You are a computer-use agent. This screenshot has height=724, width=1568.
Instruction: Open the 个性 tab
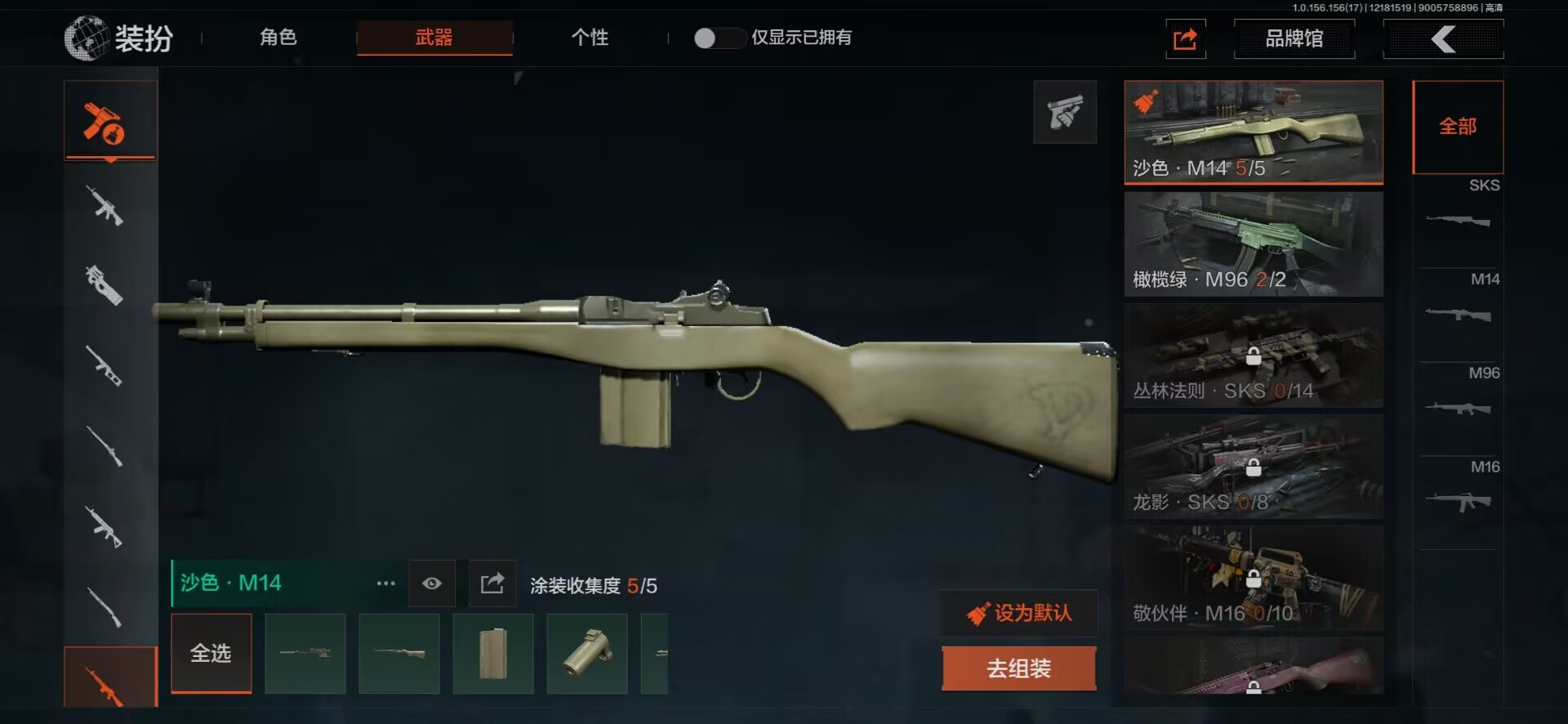(590, 38)
